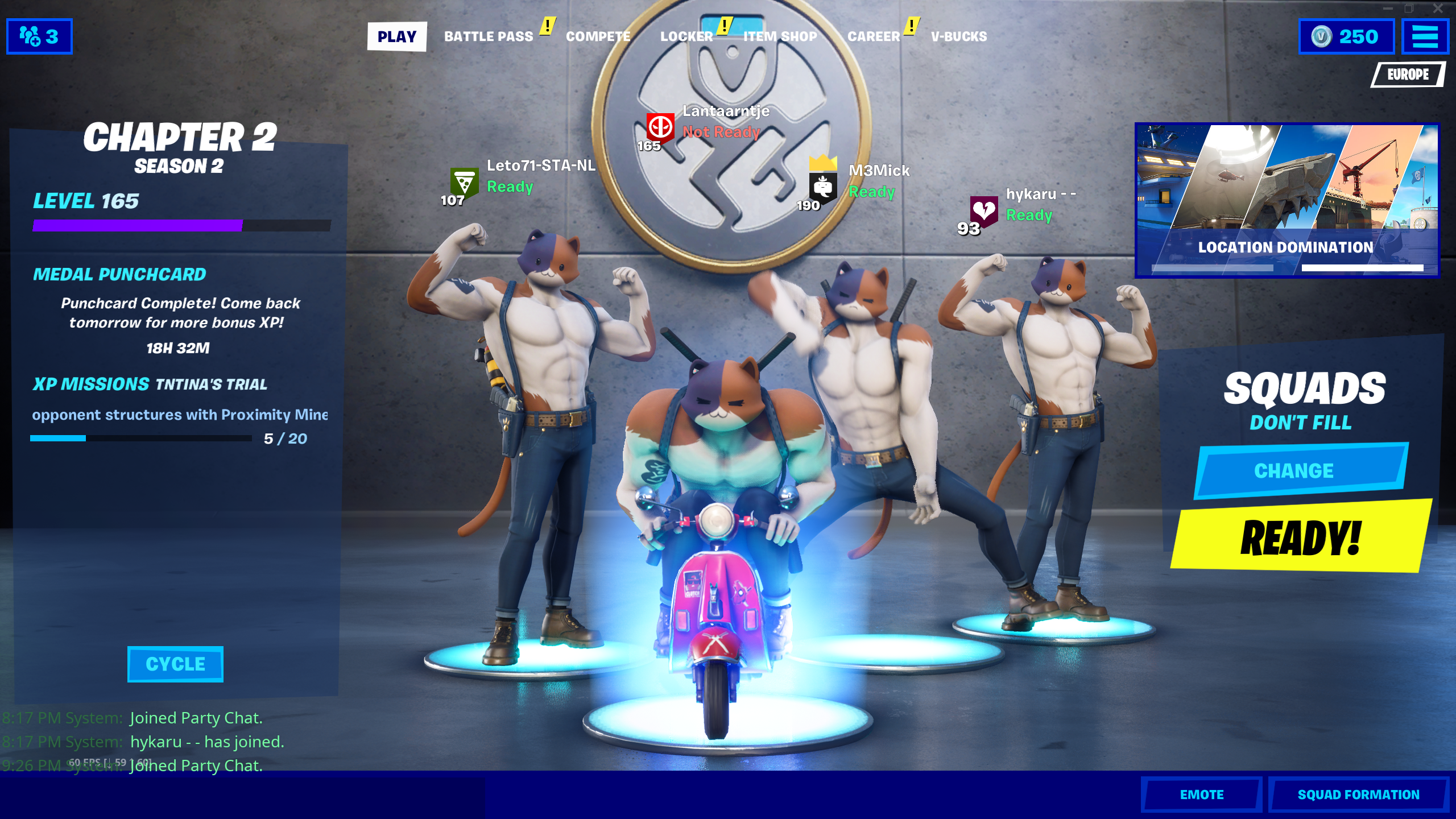Switch to the Play tab

[x=396, y=37]
